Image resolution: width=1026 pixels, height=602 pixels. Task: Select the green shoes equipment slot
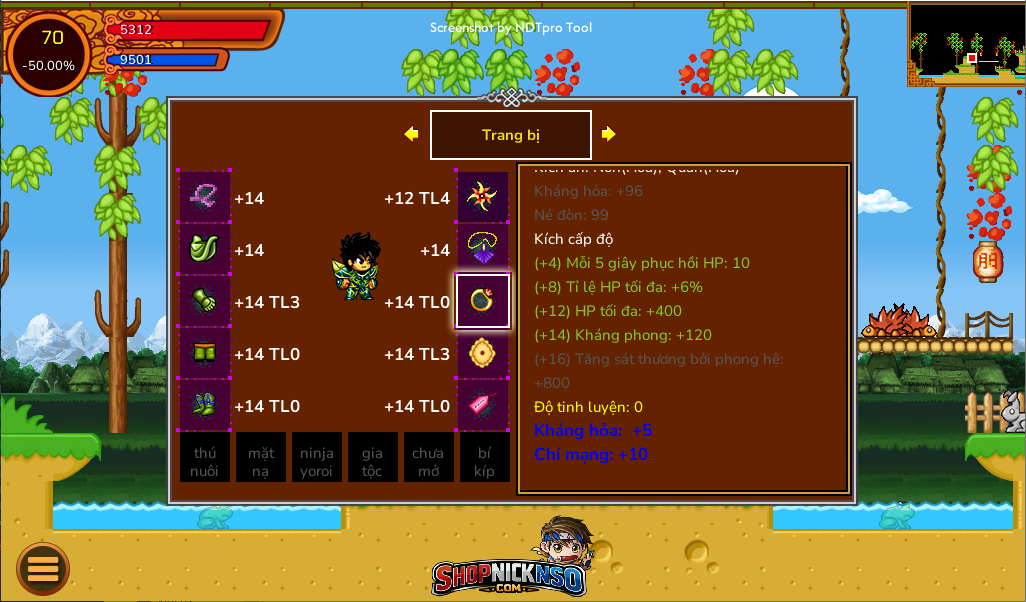[x=205, y=405]
